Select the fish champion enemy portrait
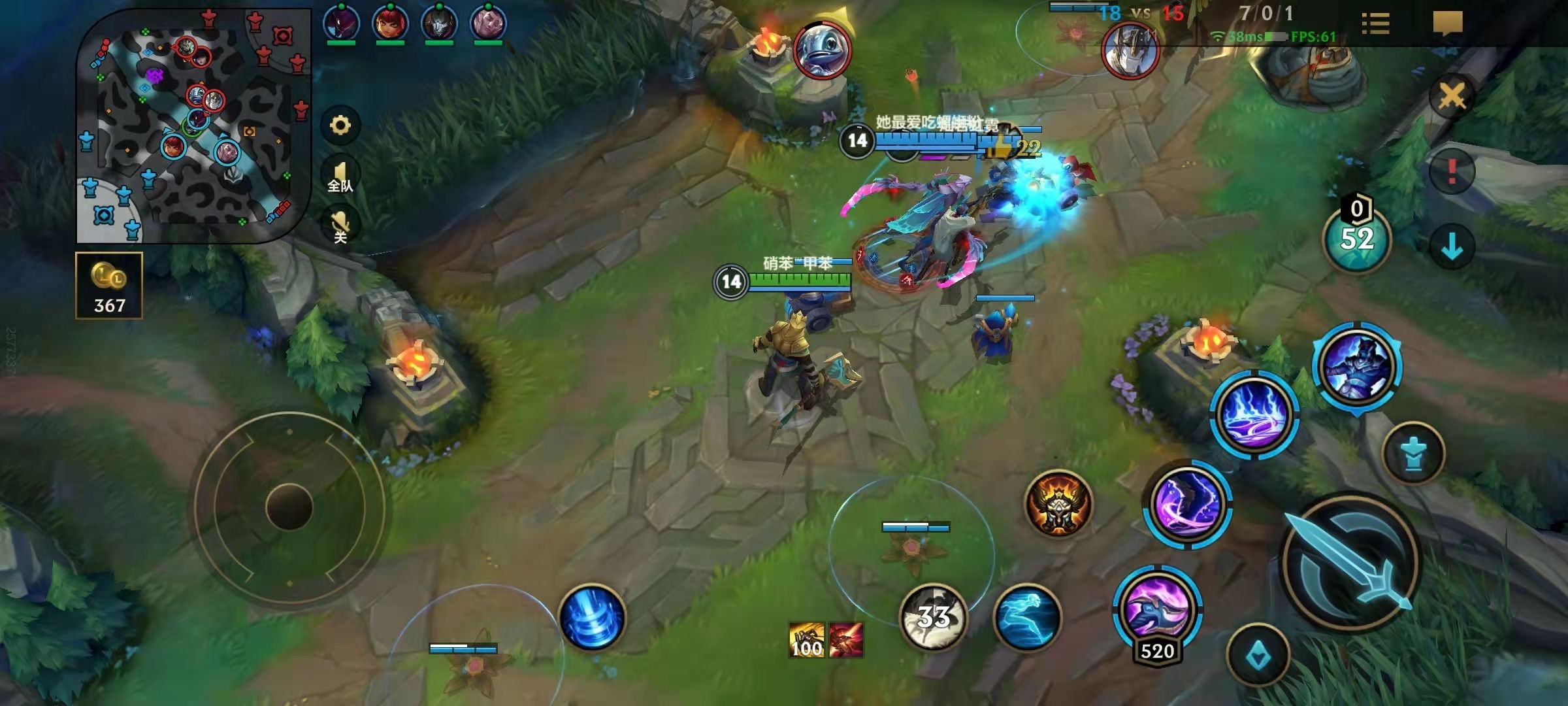Image resolution: width=1568 pixels, height=706 pixels. point(823,49)
